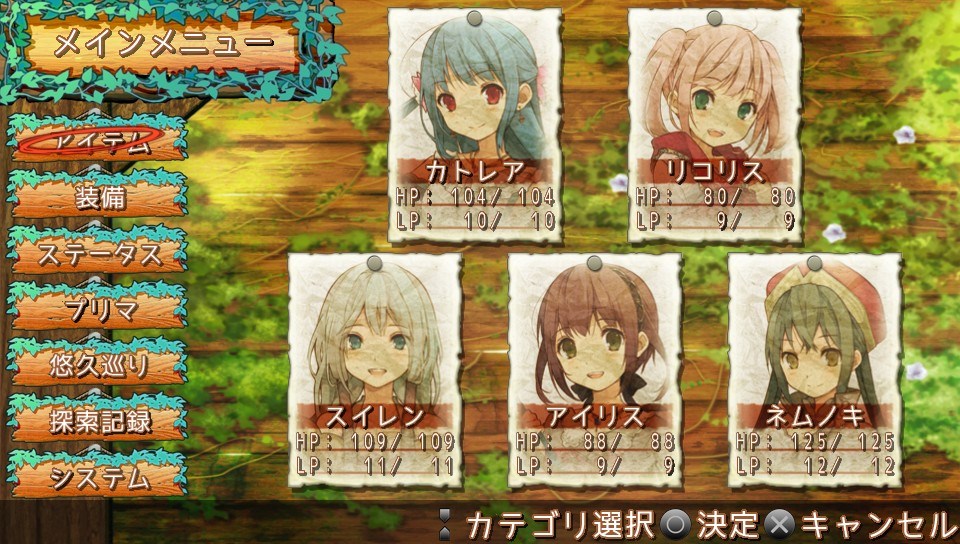Pick the アイリス character card
The height and width of the screenshot is (544, 960).
click(595, 370)
